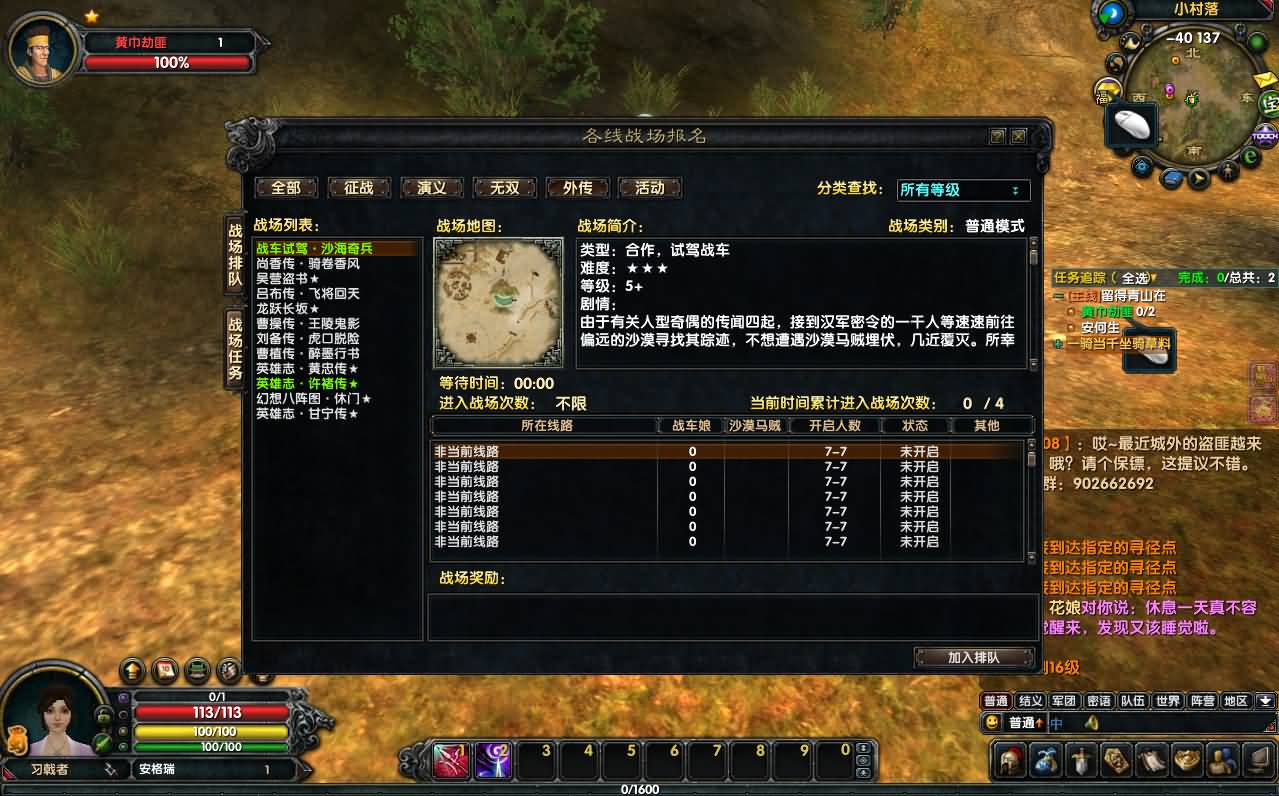
Task: Select the 全部 filter button
Action: (286, 188)
